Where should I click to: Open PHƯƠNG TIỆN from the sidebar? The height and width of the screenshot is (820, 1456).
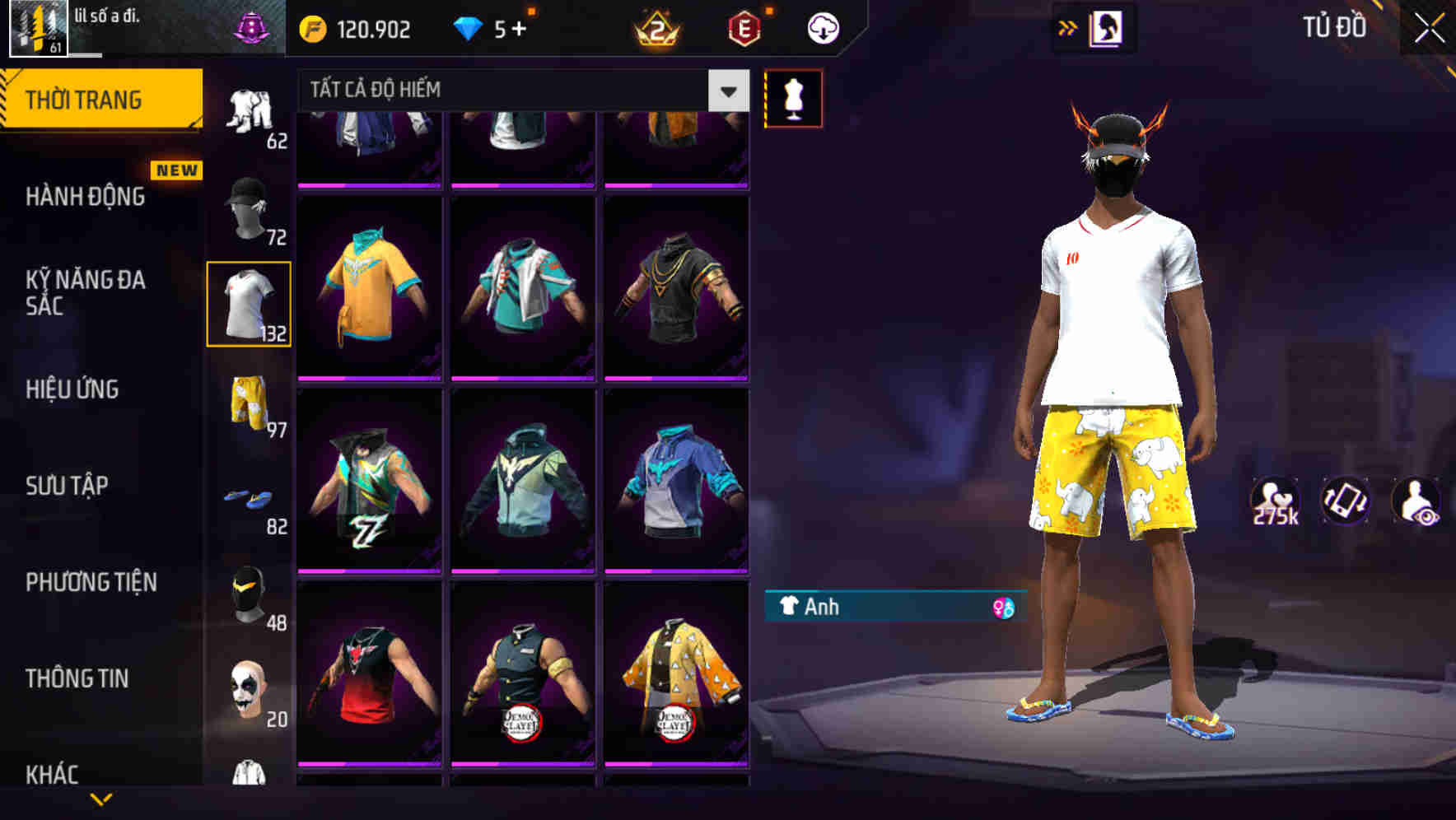coord(91,581)
